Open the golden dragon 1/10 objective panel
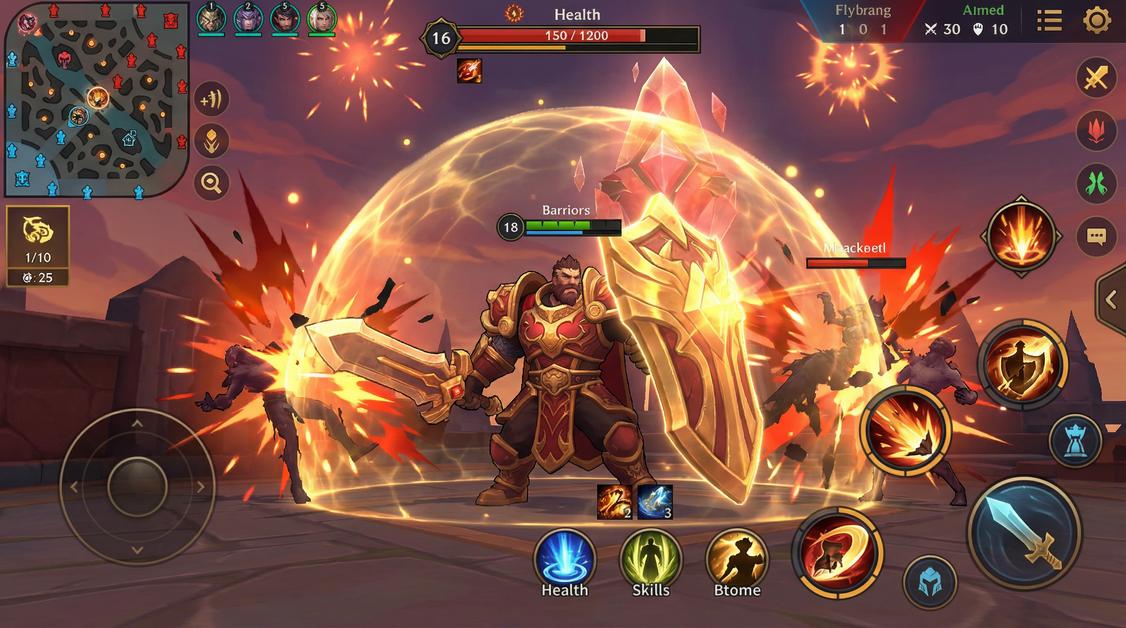The height and width of the screenshot is (628, 1126). pyautogui.click(x=37, y=245)
